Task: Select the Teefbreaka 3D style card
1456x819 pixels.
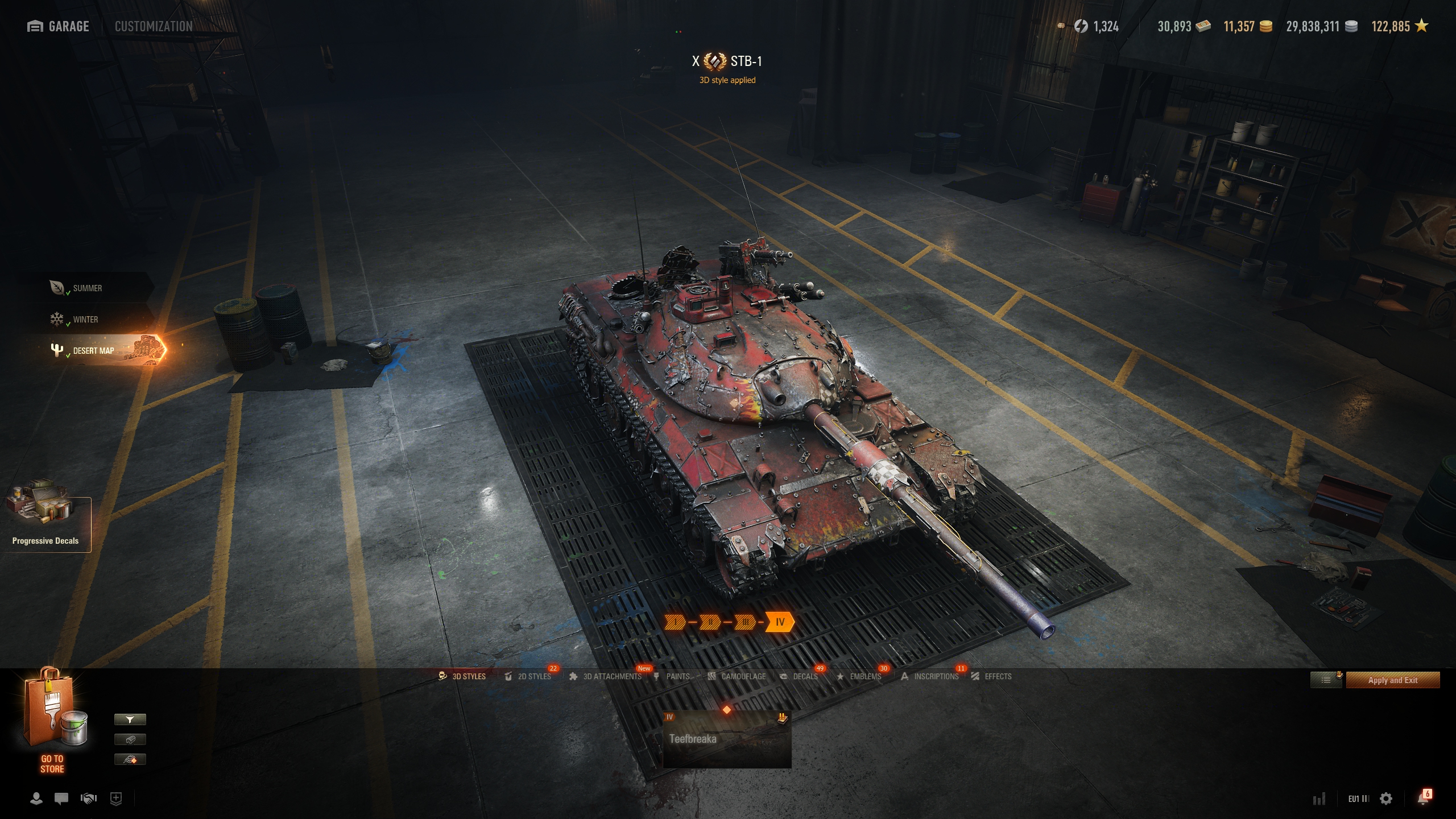Action: point(727,739)
